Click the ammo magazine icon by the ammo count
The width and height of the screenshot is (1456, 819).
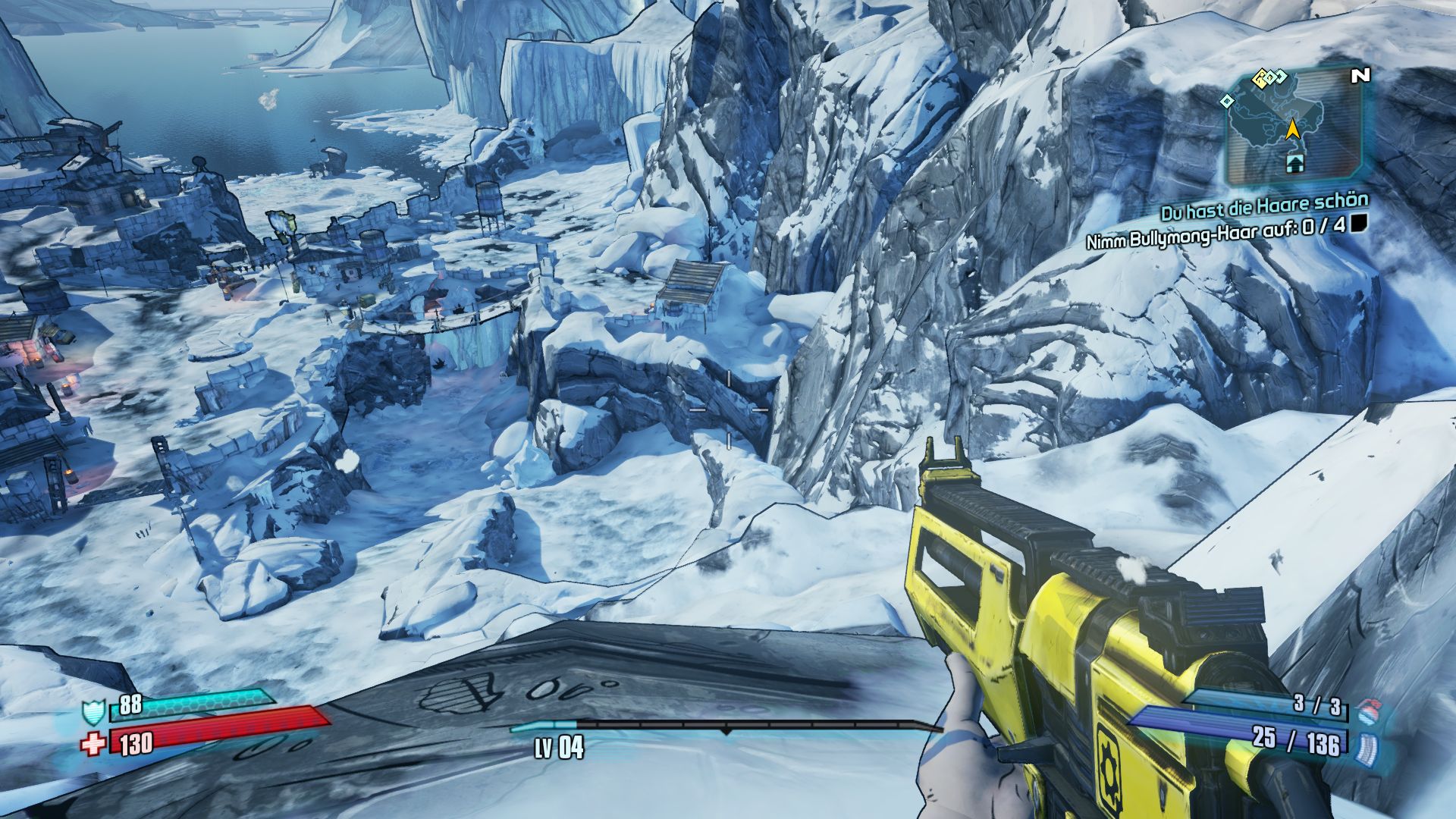(1368, 745)
